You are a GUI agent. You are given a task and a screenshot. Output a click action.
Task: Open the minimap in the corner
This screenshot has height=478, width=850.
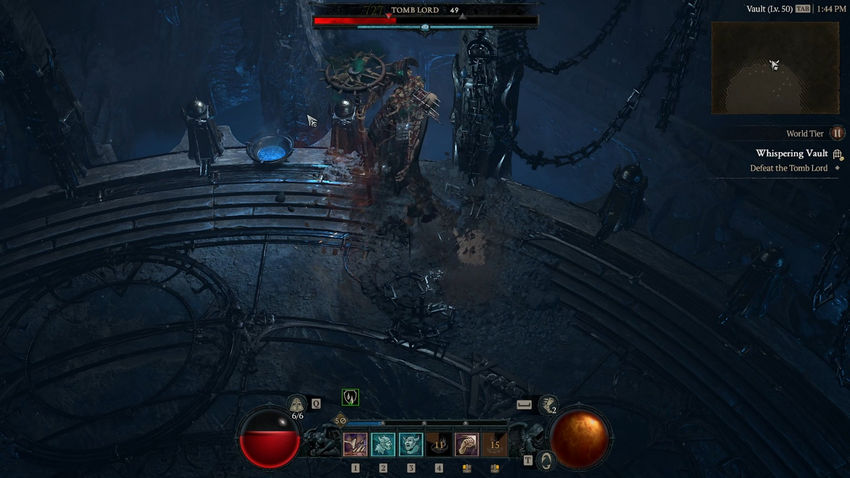point(775,67)
